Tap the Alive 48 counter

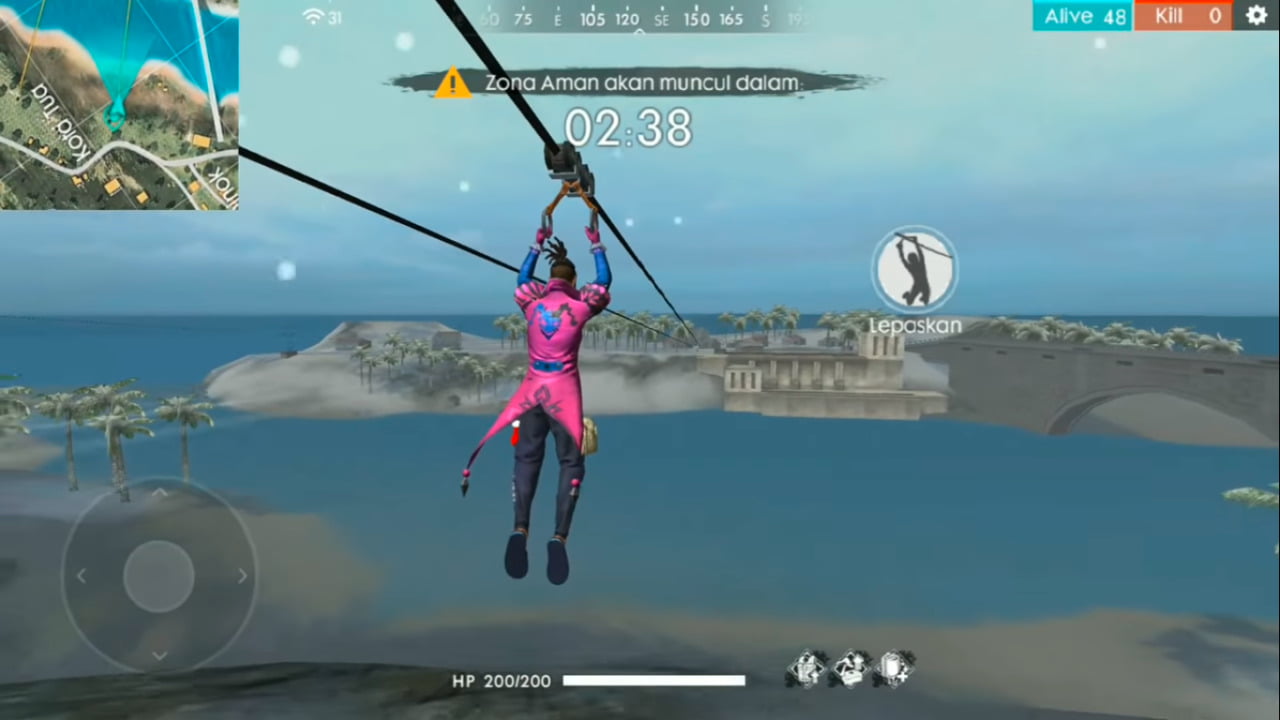[x=1082, y=16]
